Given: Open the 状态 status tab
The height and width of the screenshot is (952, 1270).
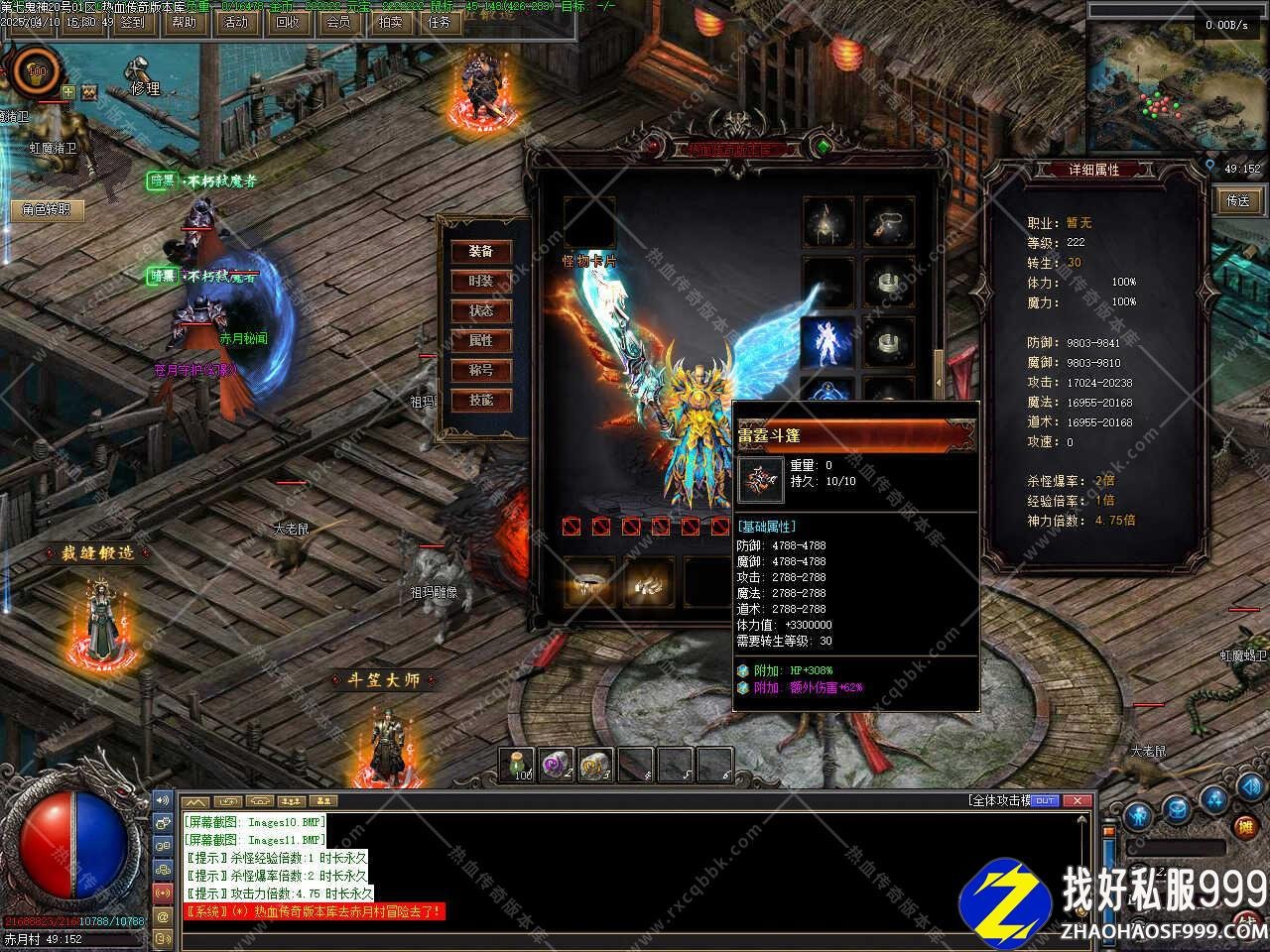Looking at the screenshot, I should 481,310.
